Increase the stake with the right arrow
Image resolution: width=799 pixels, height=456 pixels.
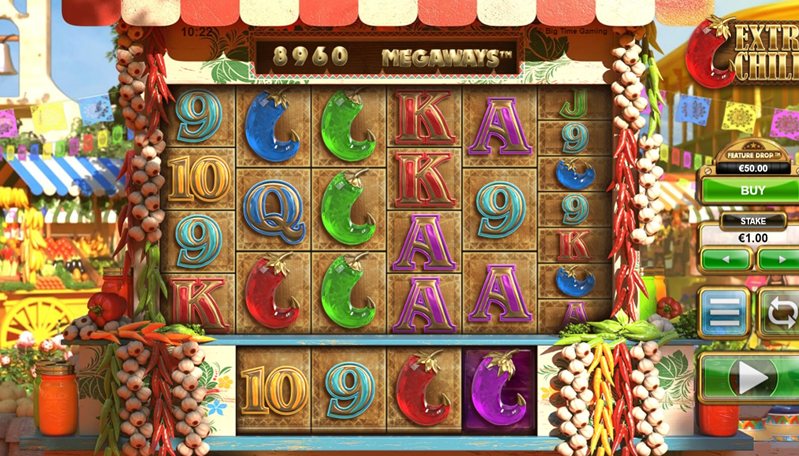[779, 260]
